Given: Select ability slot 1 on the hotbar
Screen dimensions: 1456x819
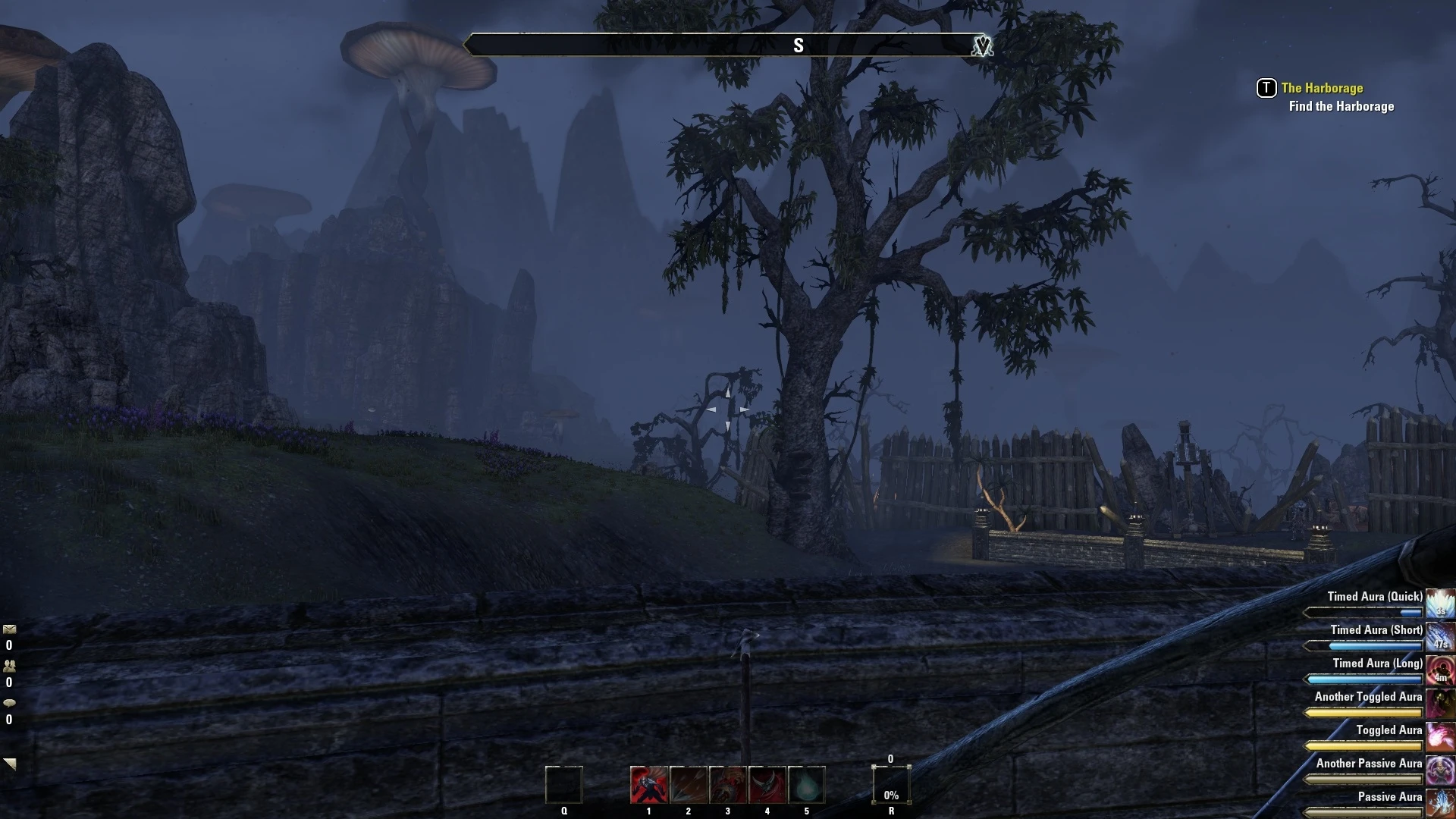Looking at the screenshot, I should point(648,786).
